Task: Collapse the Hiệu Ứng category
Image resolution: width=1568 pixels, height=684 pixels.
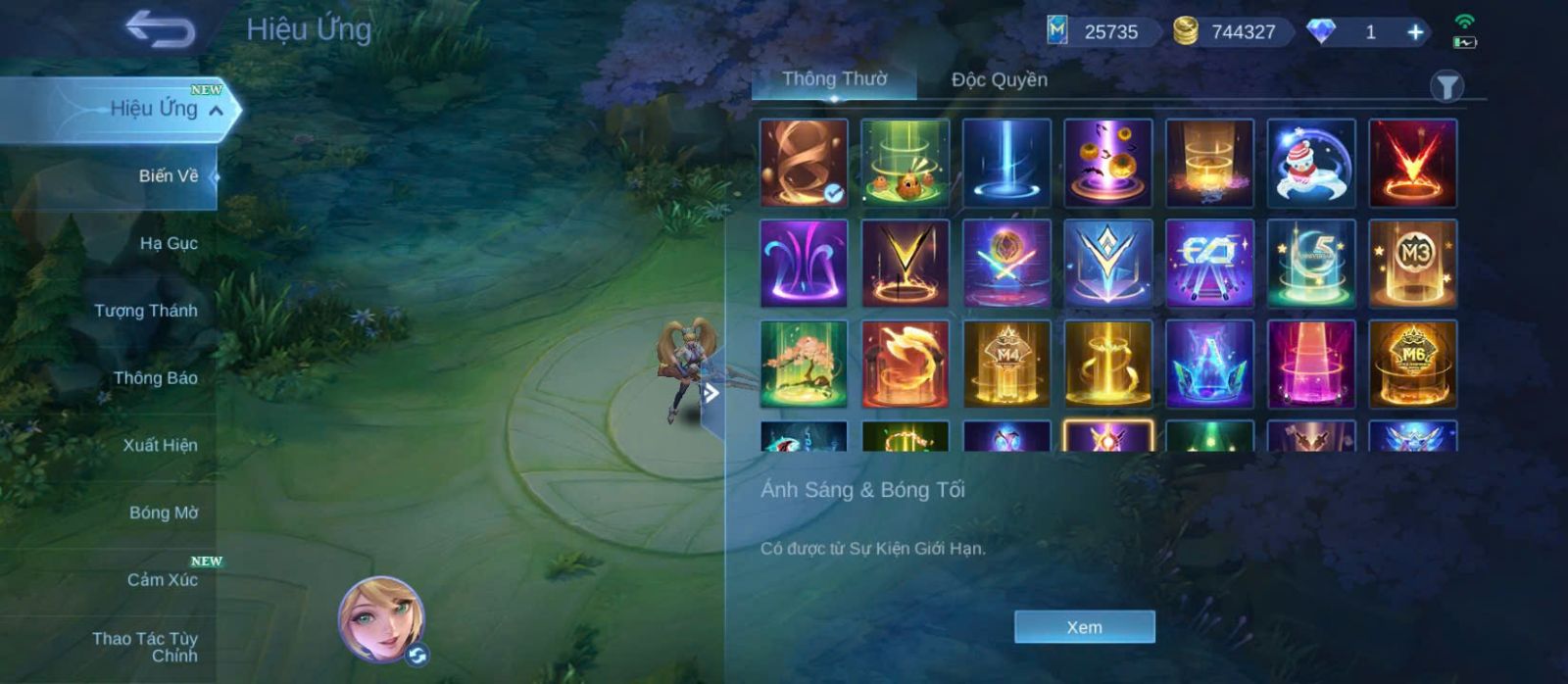Action: click(217, 110)
